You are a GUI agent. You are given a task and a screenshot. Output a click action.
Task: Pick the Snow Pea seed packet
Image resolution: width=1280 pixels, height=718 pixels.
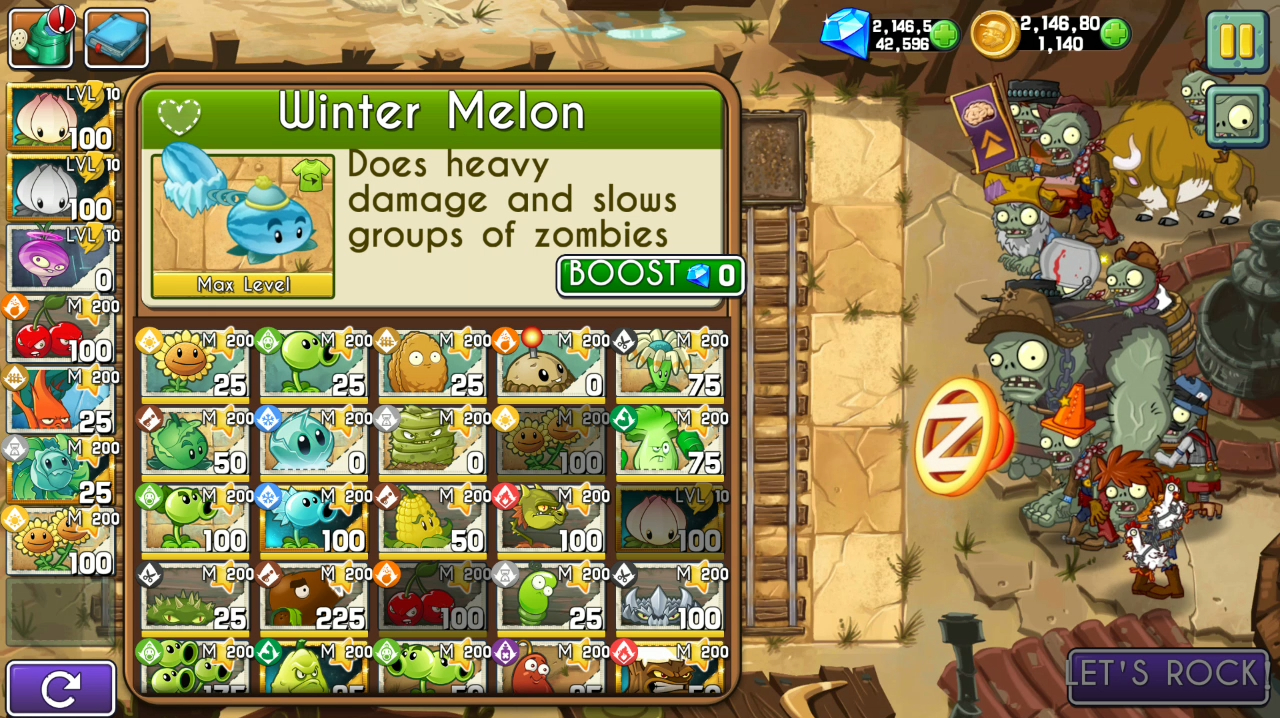pyautogui.click(x=313, y=518)
